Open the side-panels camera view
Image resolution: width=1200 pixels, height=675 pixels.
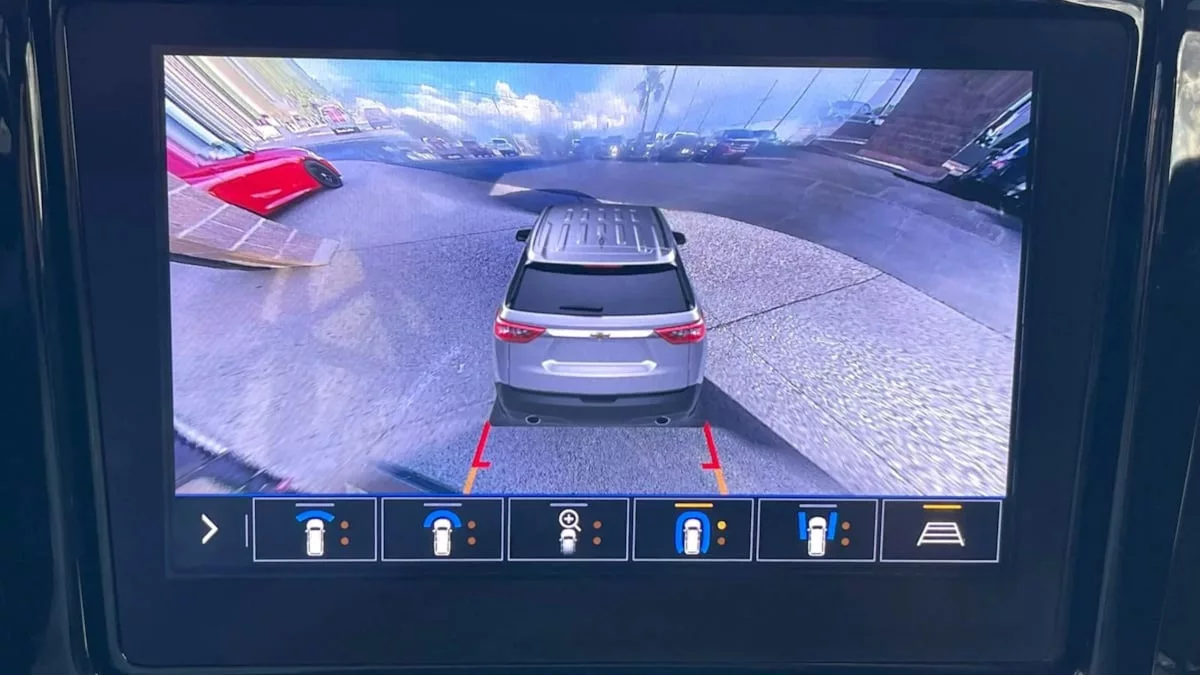click(817, 530)
